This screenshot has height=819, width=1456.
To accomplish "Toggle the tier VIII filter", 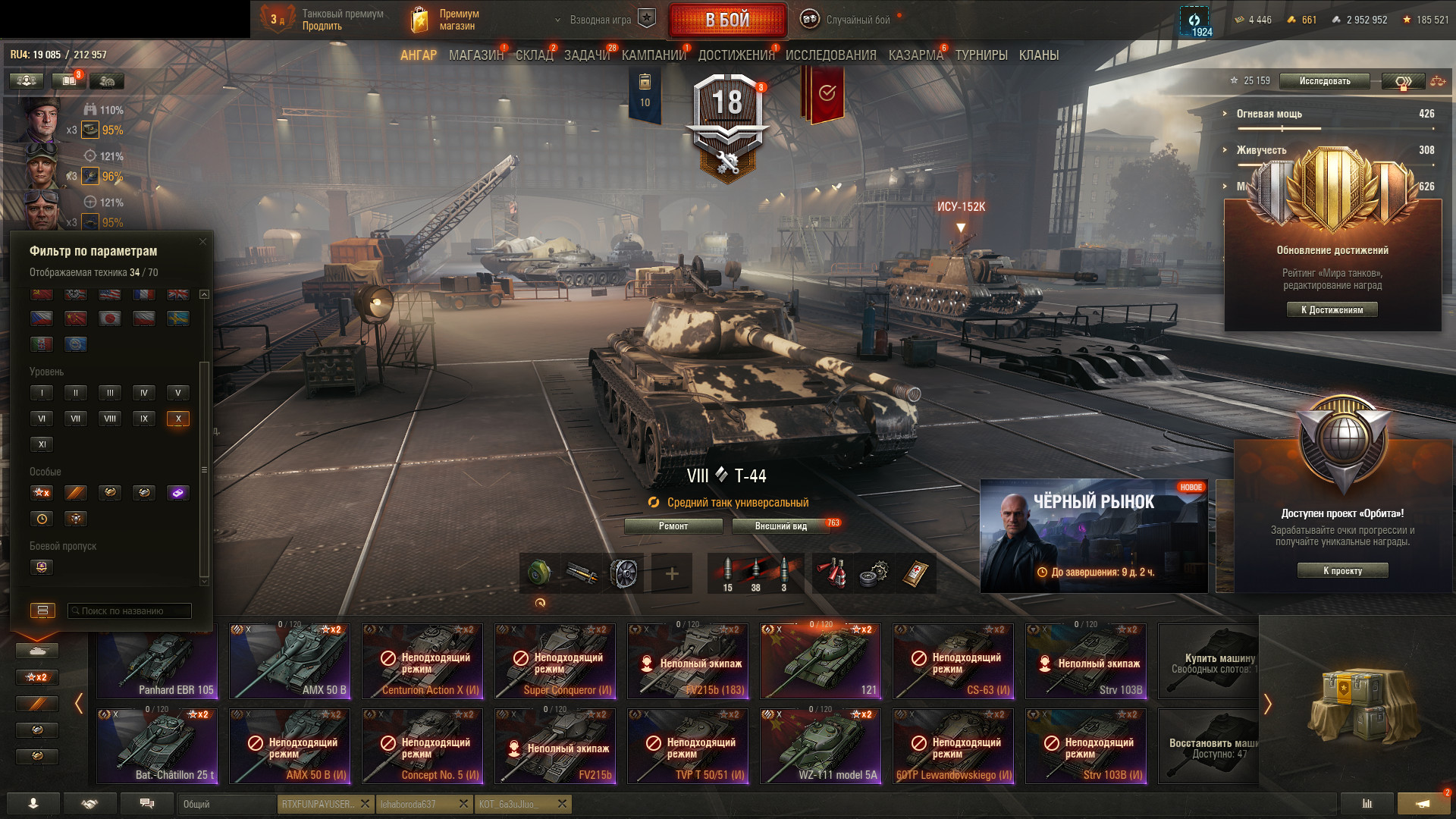I will tap(110, 419).
